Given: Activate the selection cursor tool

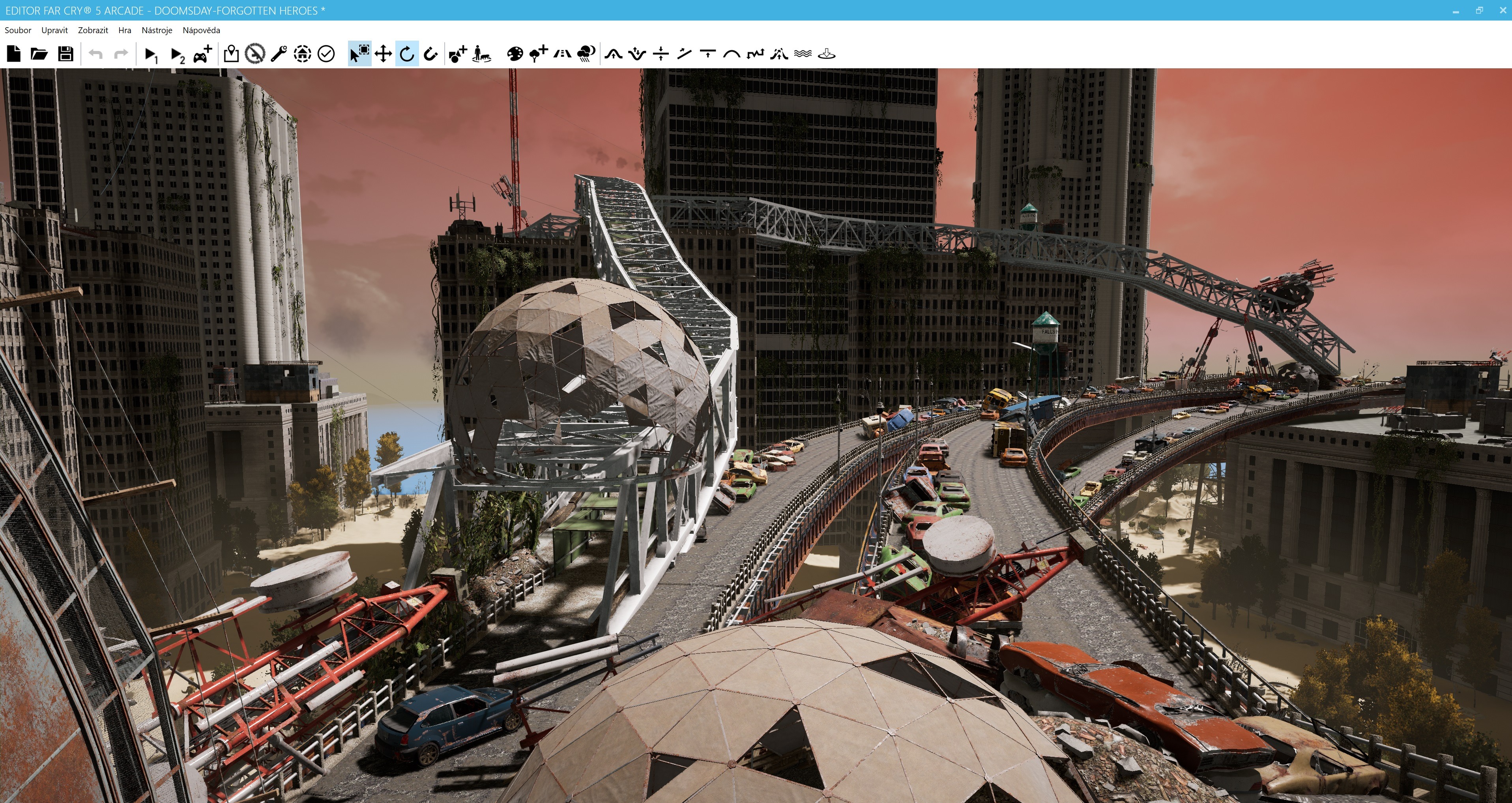Looking at the screenshot, I should pyautogui.click(x=359, y=54).
